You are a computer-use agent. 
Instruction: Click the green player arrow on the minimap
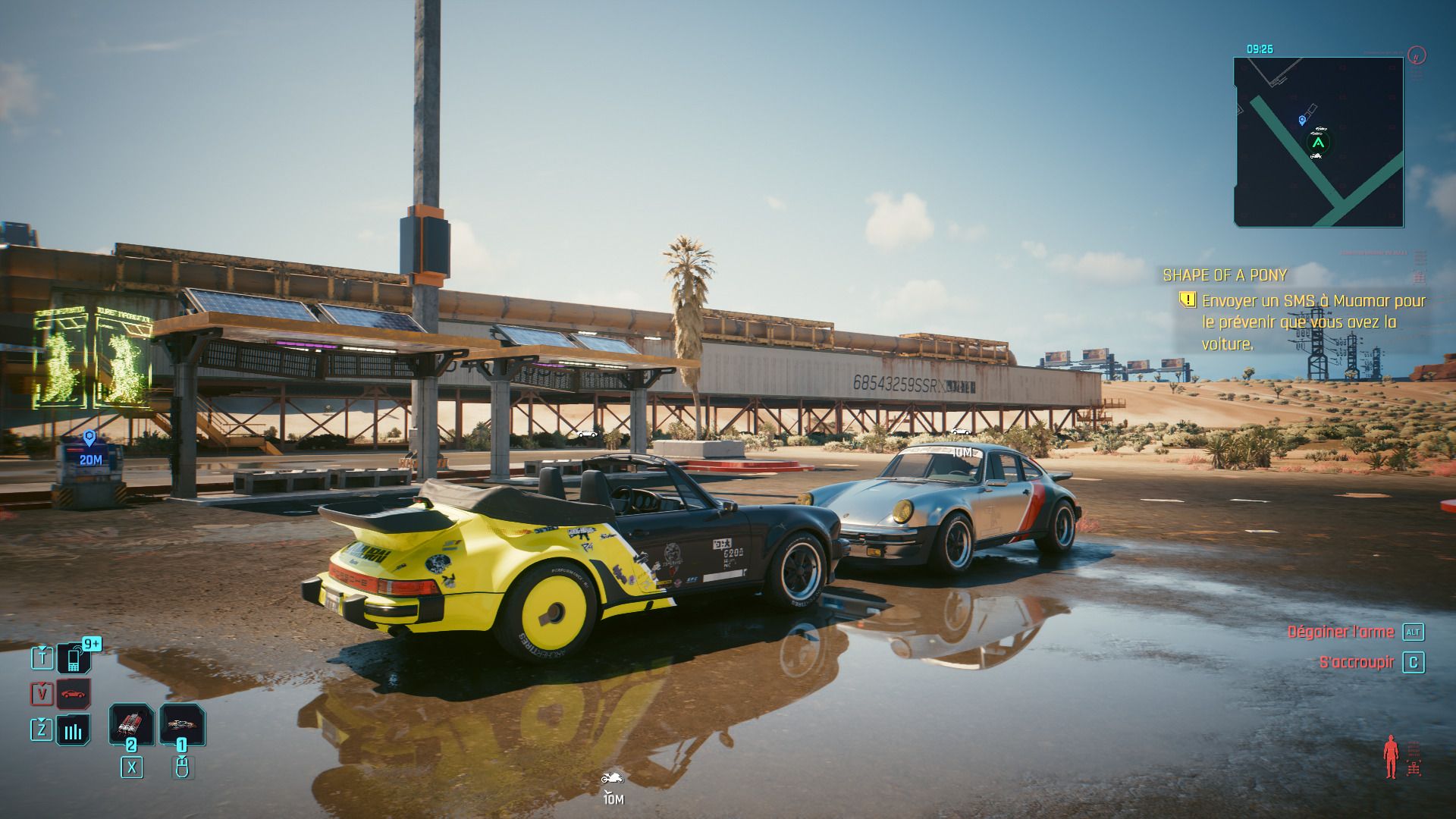click(x=1319, y=142)
